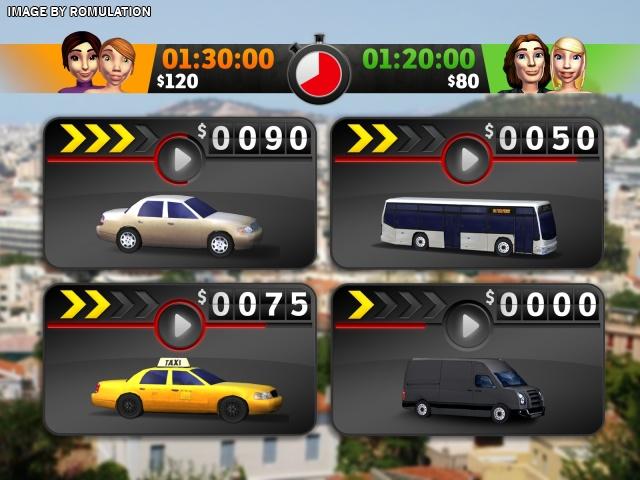Play the $75 taxi preview button
The width and height of the screenshot is (640, 480).
pyautogui.click(x=181, y=324)
